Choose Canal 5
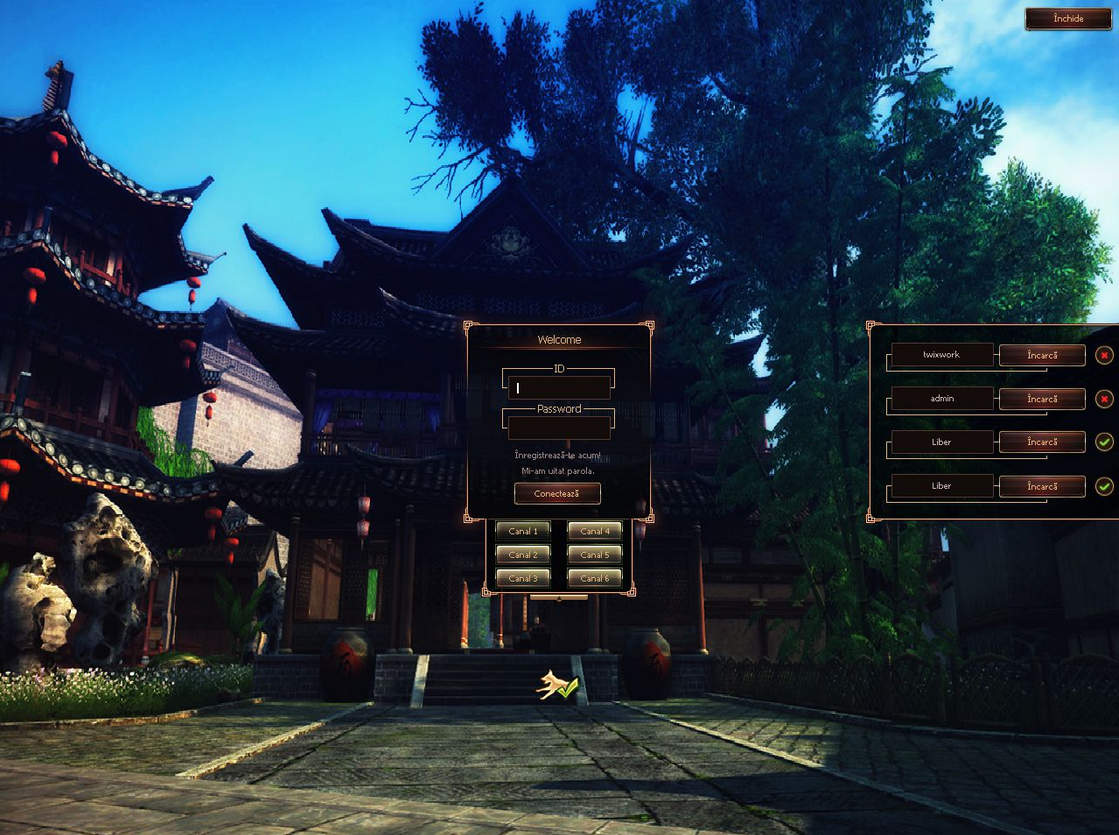Screen dimensions: 1119x835 (x=595, y=554)
